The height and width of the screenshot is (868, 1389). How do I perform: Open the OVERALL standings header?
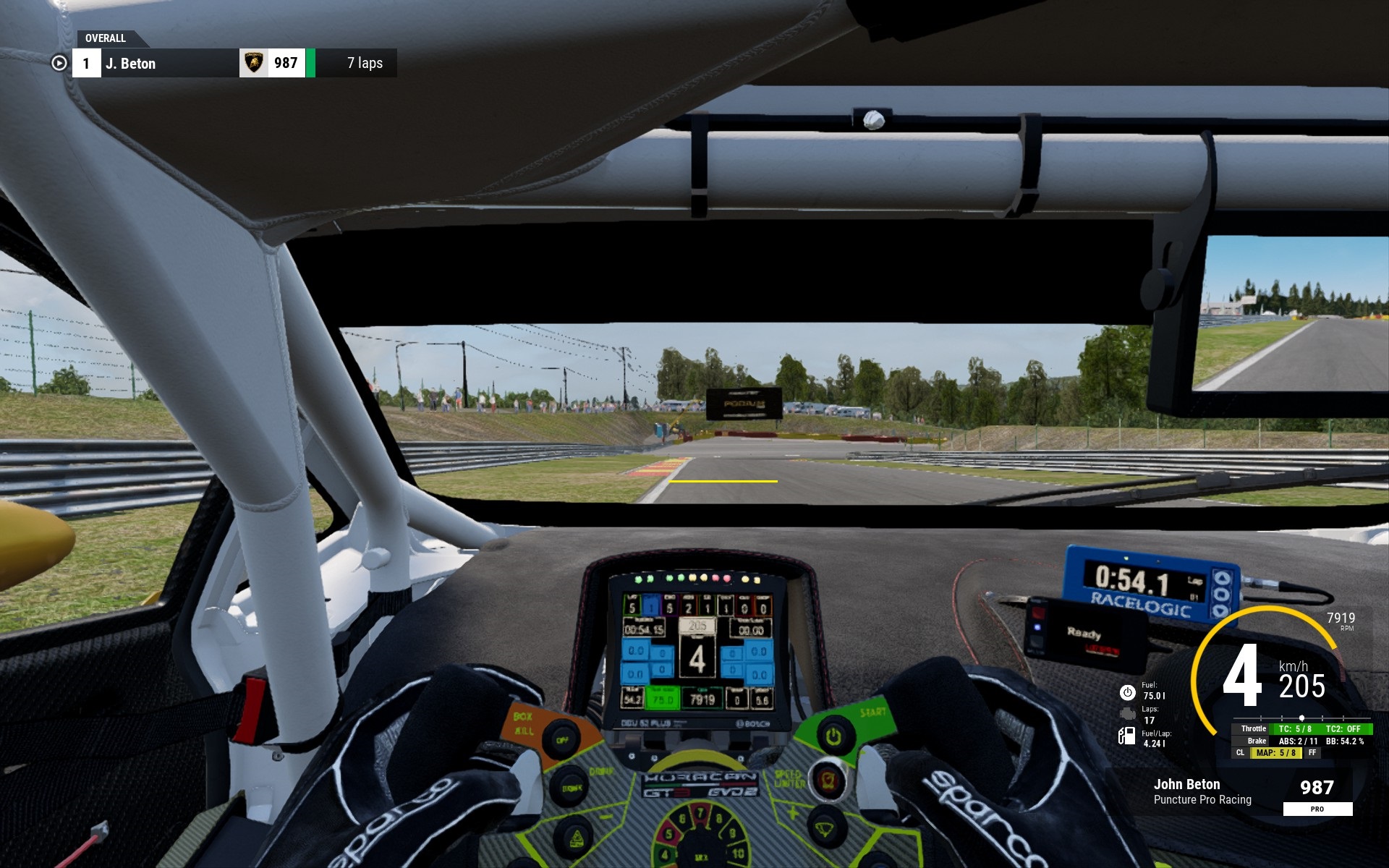(106, 38)
